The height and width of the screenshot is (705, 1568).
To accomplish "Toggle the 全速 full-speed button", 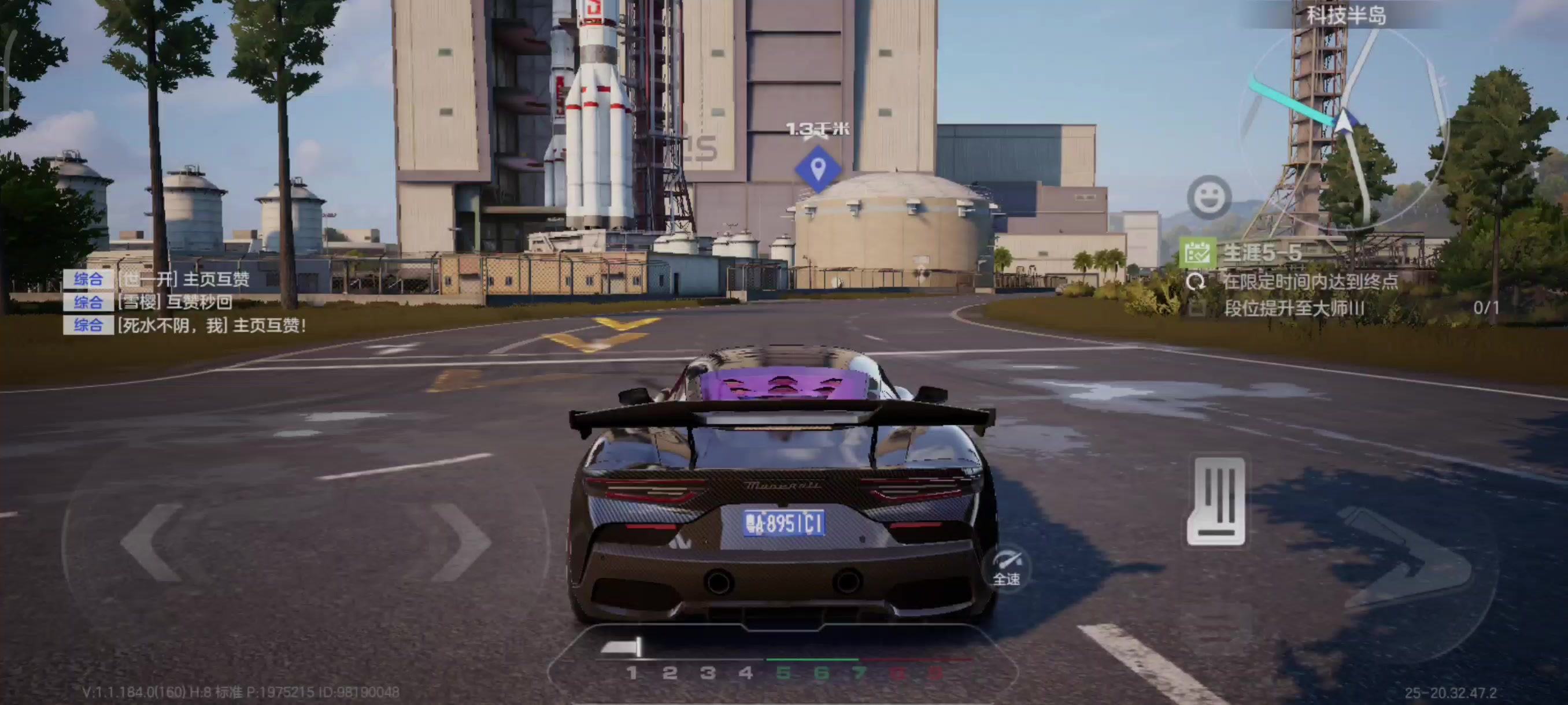I will [x=1007, y=568].
